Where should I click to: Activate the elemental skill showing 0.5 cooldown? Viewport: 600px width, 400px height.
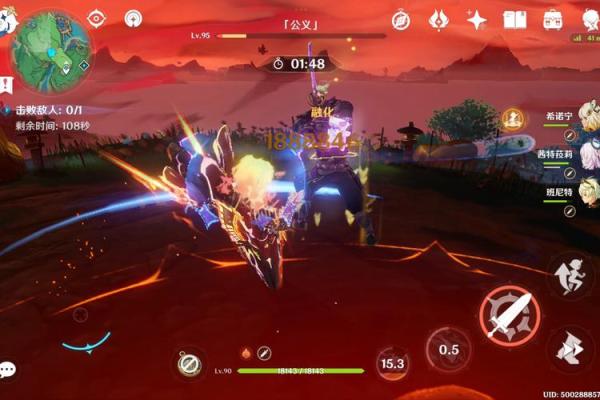click(448, 349)
